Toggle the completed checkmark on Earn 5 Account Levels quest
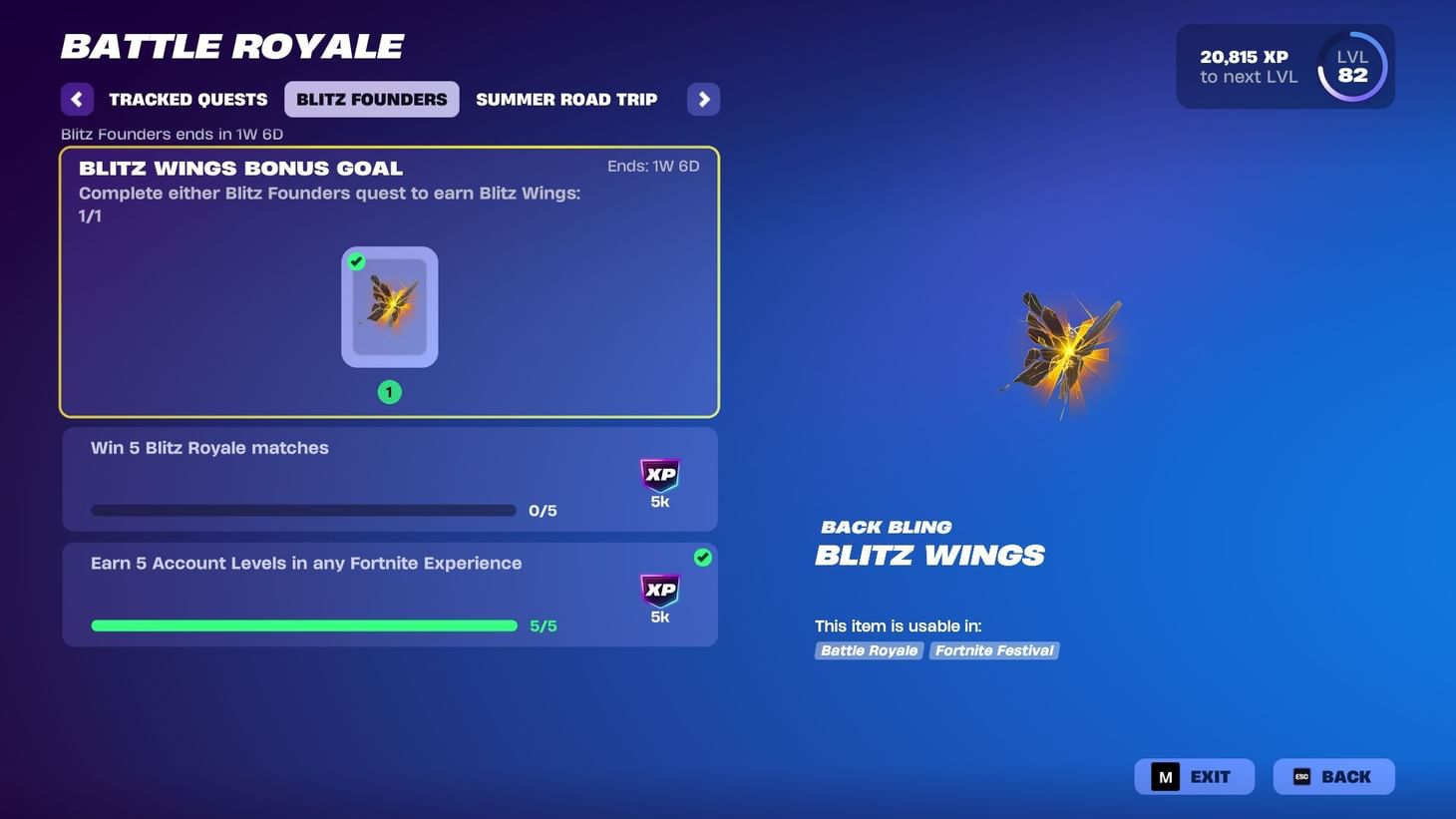1456x819 pixels. pos(703,559)
